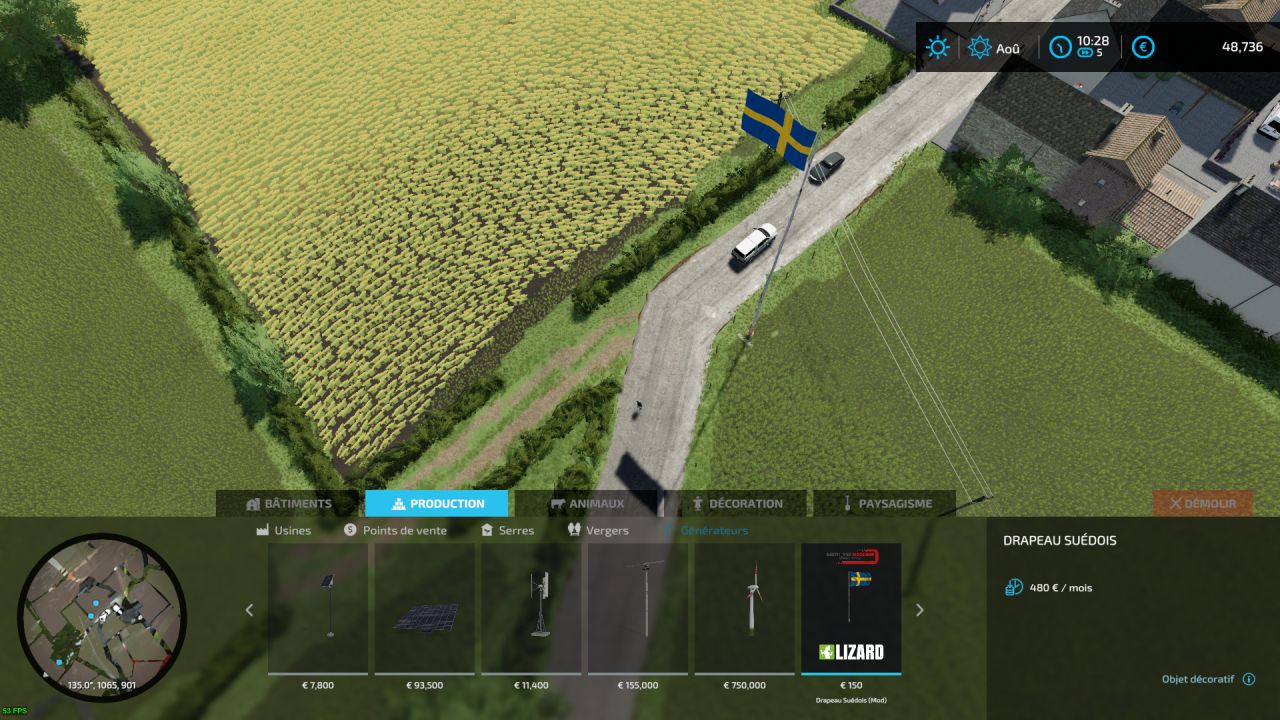Select the Usines factory icon
Image resolution: width=1280 pixels, height=720 pixels.
click(263, 530)
